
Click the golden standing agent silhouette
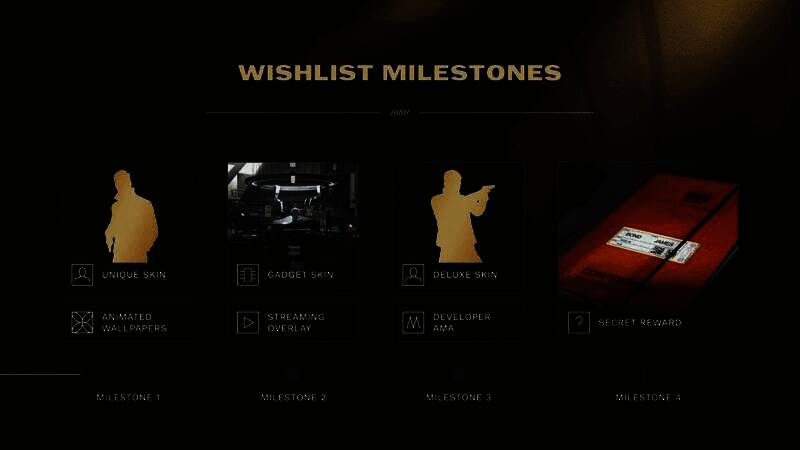pyautogui.click(x=131, y=215)
